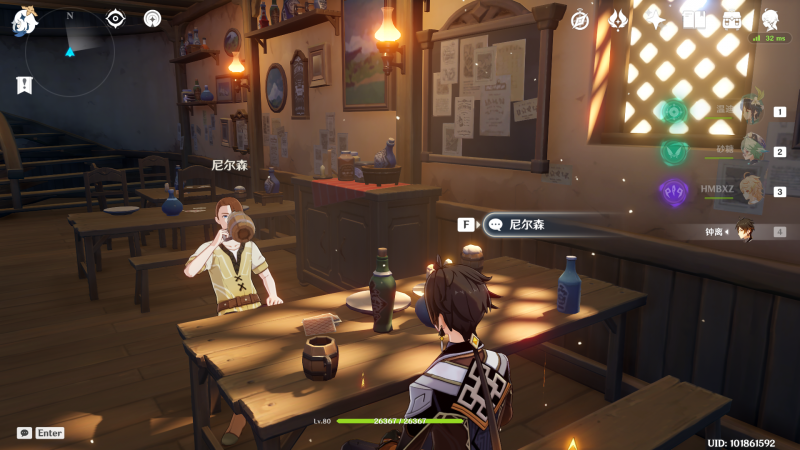Viewport: 800px width, 450px height.
Task: Open the Paimon menu
Action: click(x=24, y=19)
